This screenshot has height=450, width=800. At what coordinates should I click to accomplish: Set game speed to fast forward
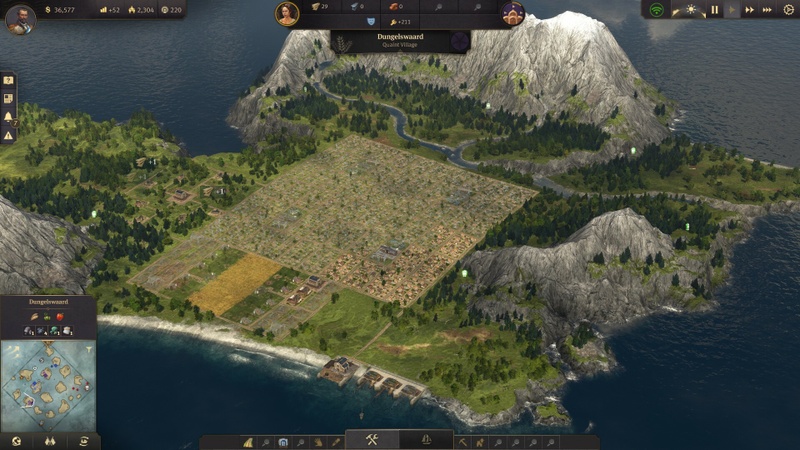(x=749, y=10)
